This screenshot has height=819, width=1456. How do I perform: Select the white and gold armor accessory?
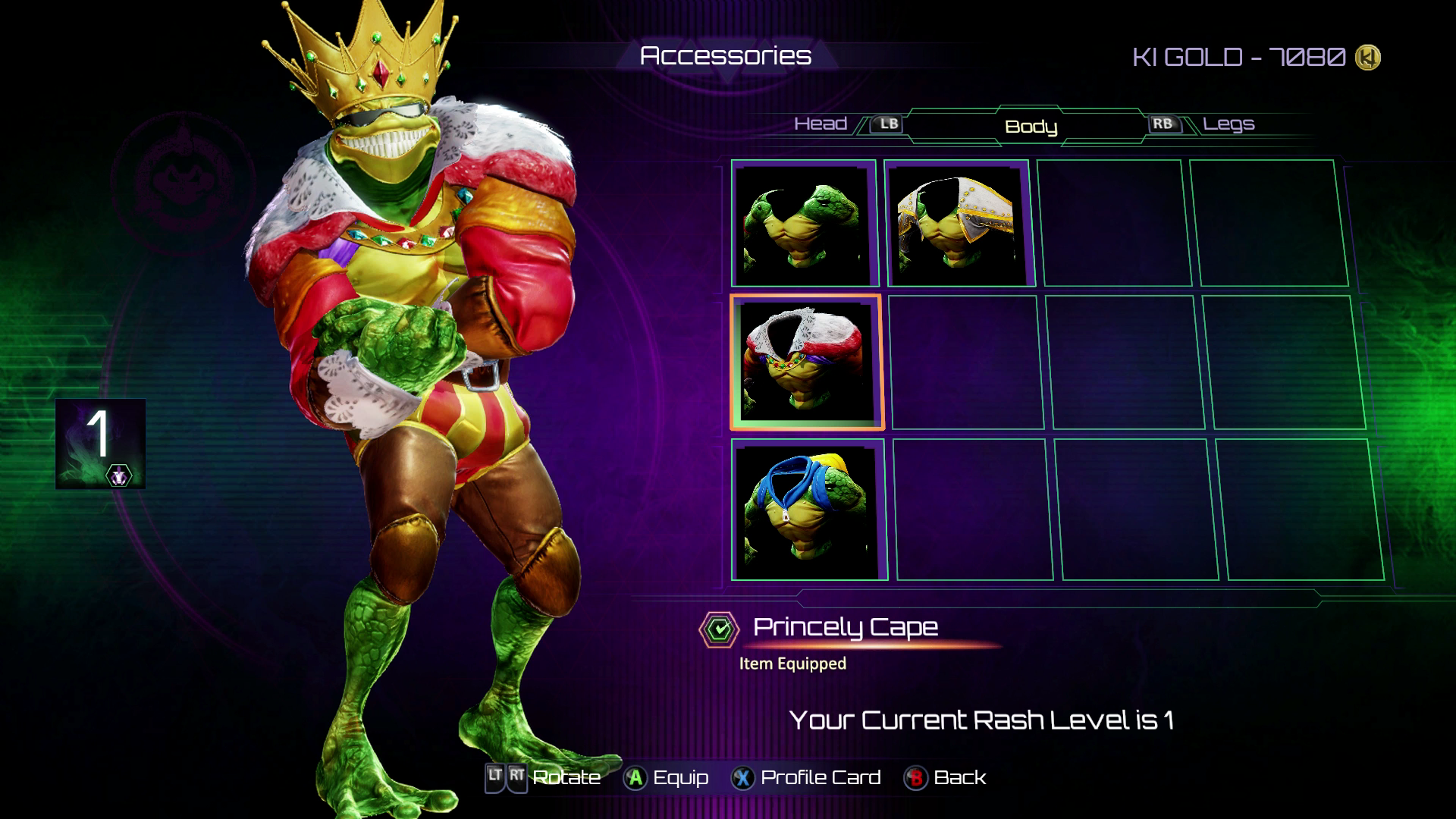pyautogui.click(x=958, y=223)
